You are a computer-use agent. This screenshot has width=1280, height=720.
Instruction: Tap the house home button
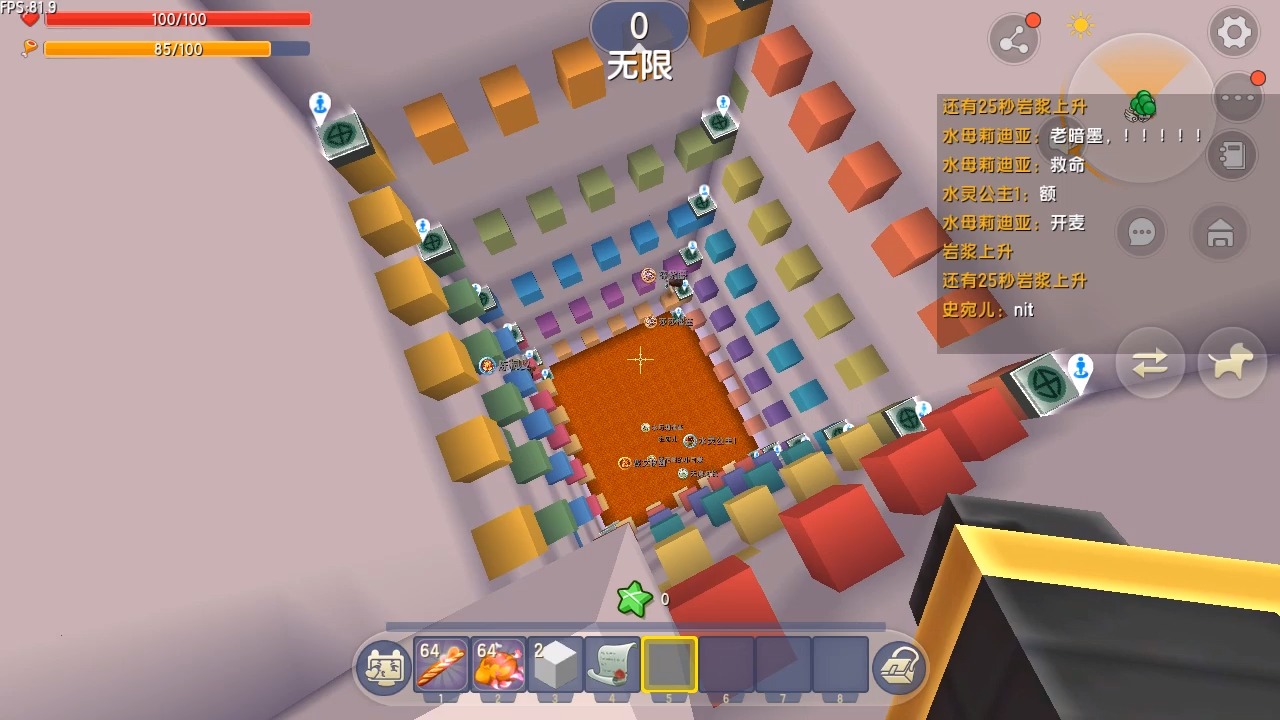point(1219,233)
